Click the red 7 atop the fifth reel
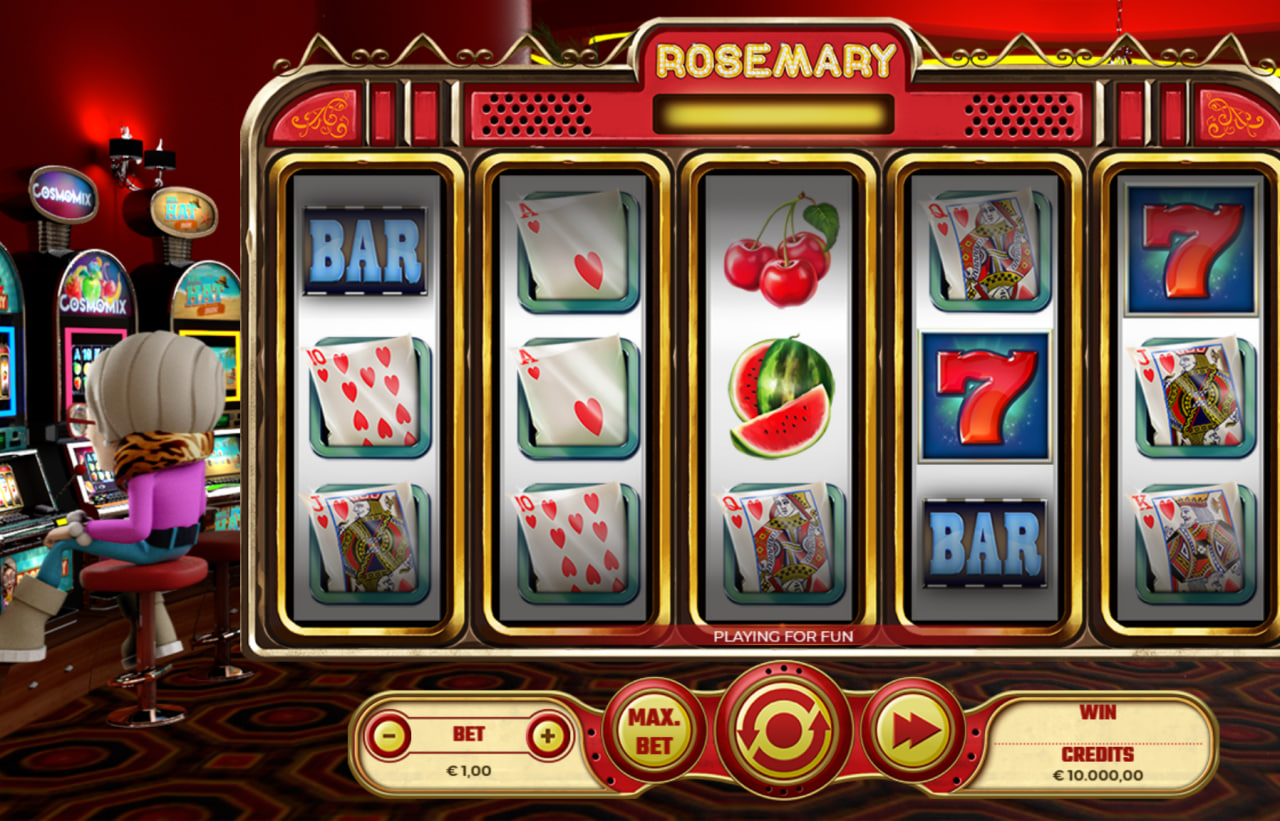The height and width of the screenshot is (821, 1280). 1190,248
